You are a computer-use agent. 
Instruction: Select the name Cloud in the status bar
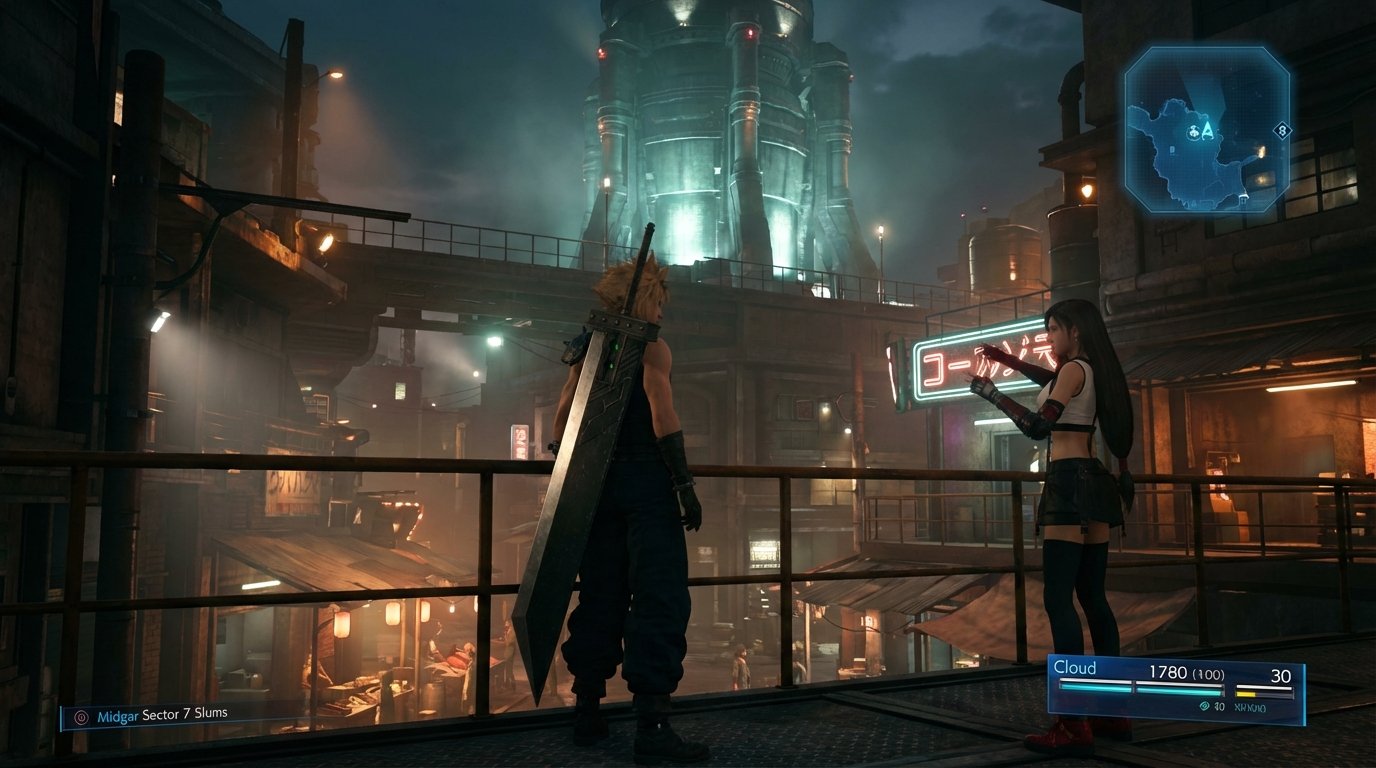(1074, 667)
